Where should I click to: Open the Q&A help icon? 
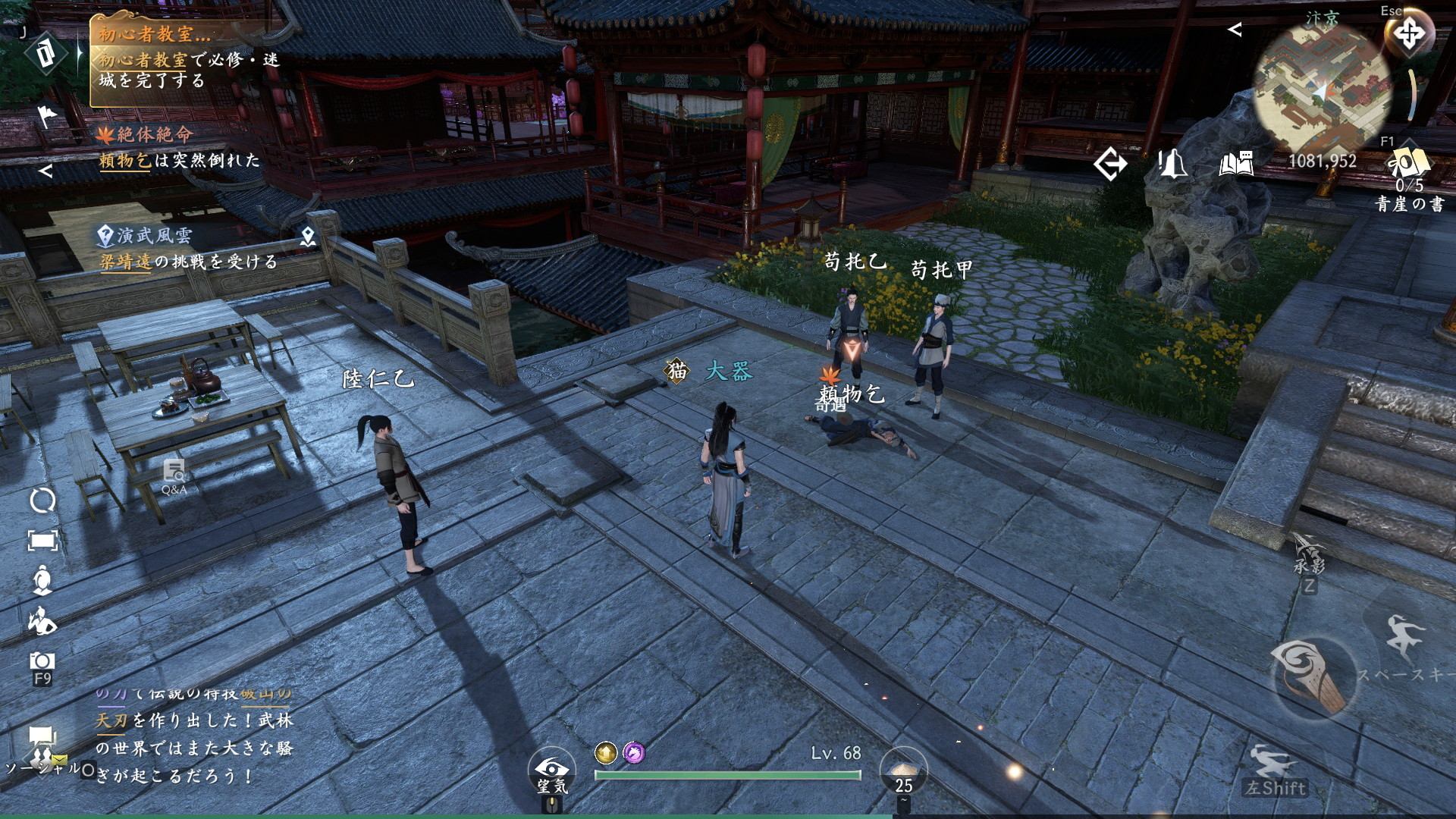click(x=174, y=476)
